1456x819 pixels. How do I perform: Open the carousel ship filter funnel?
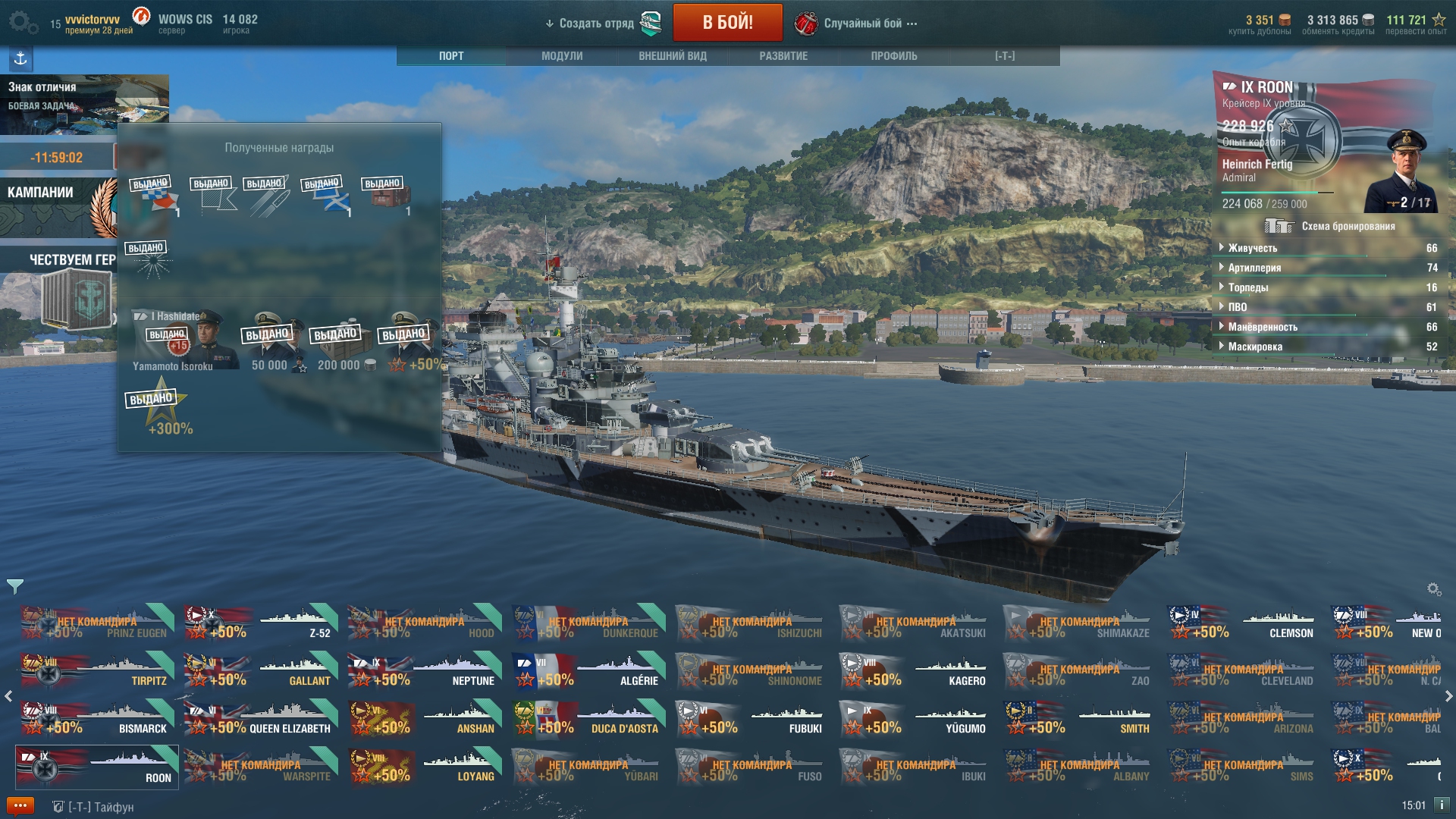14,586
